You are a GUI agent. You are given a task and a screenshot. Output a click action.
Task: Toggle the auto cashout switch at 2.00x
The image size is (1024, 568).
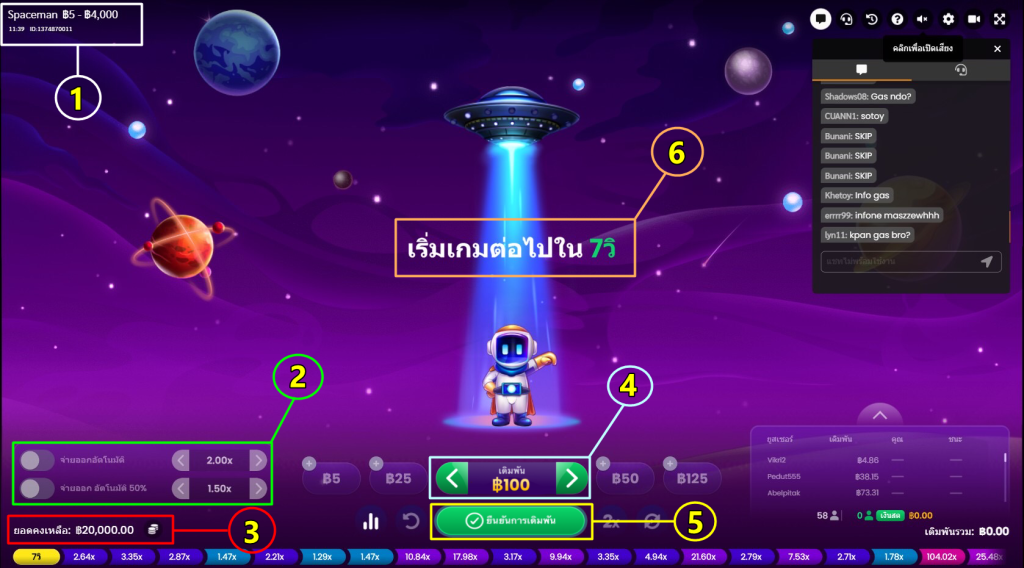click(38, 460)
